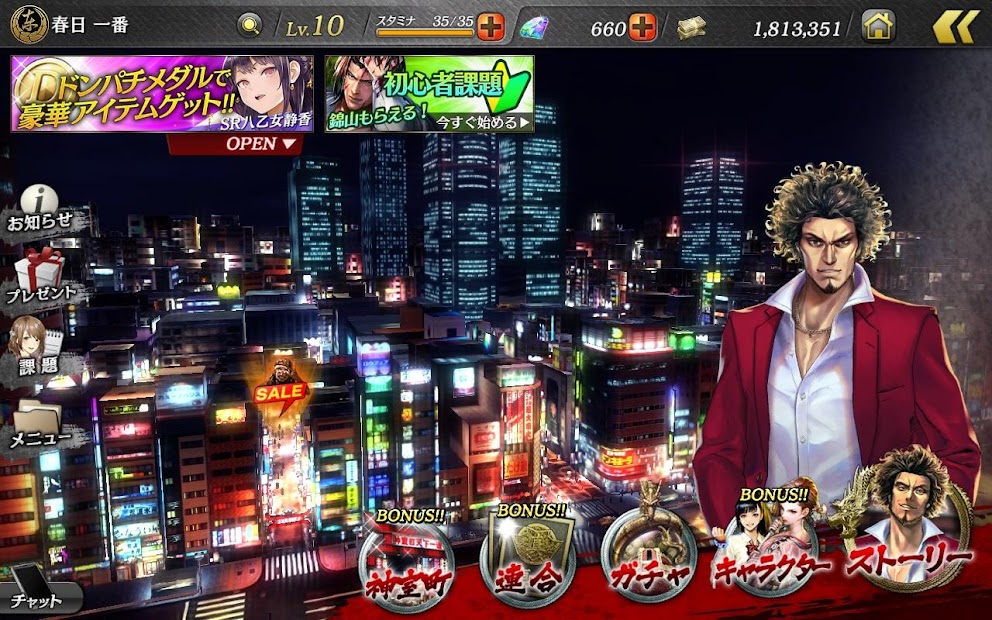Add gems with the plus button
The image size is (992, 620).
[642, 27]
